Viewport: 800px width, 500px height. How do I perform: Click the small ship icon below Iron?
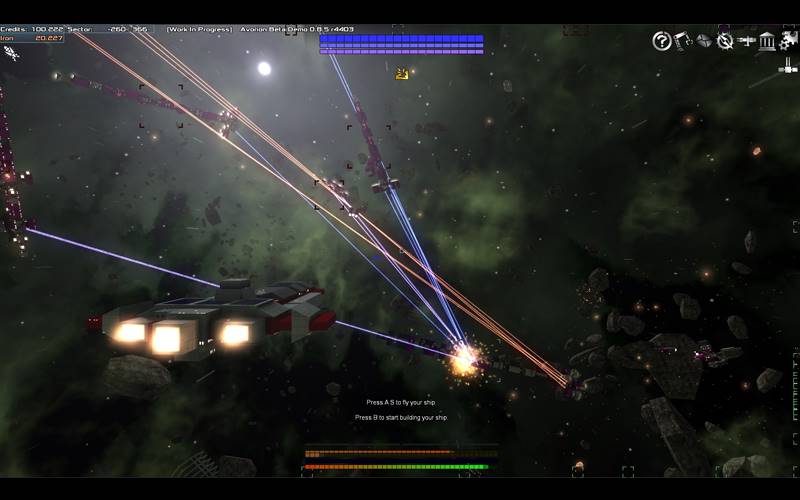coord(12,53)
